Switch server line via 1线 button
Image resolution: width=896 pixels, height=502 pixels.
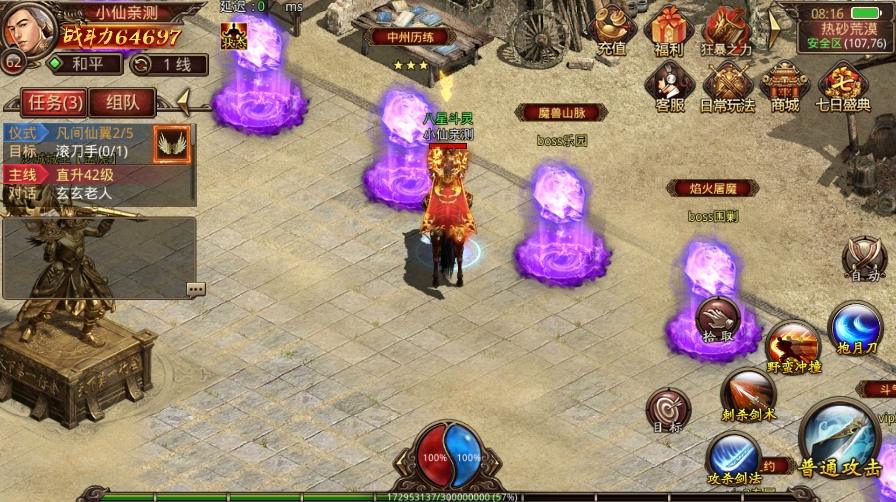coord(171,64)
